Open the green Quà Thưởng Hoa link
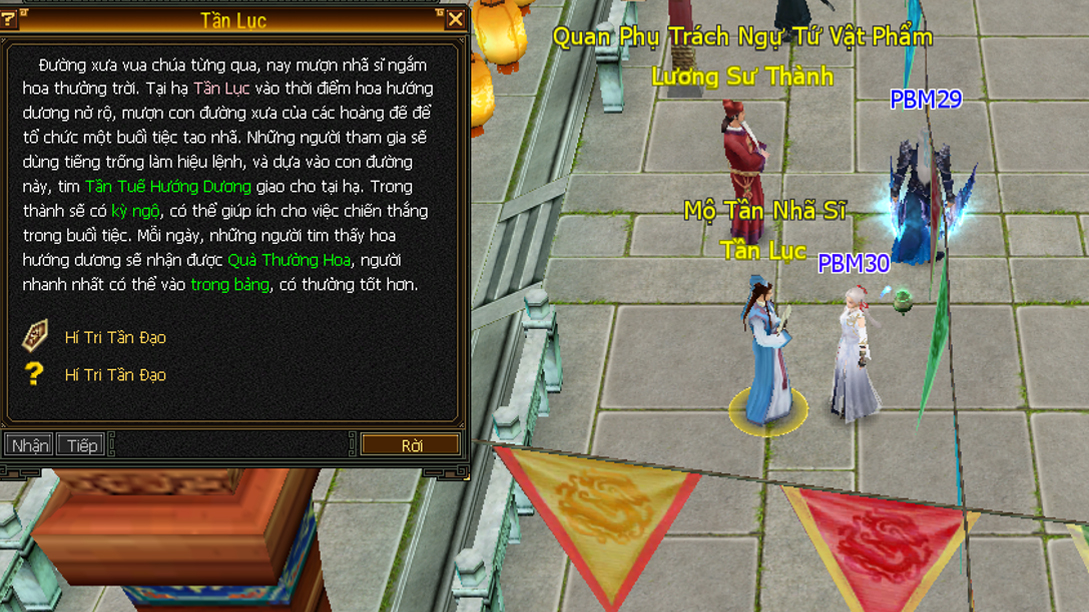 290,260
